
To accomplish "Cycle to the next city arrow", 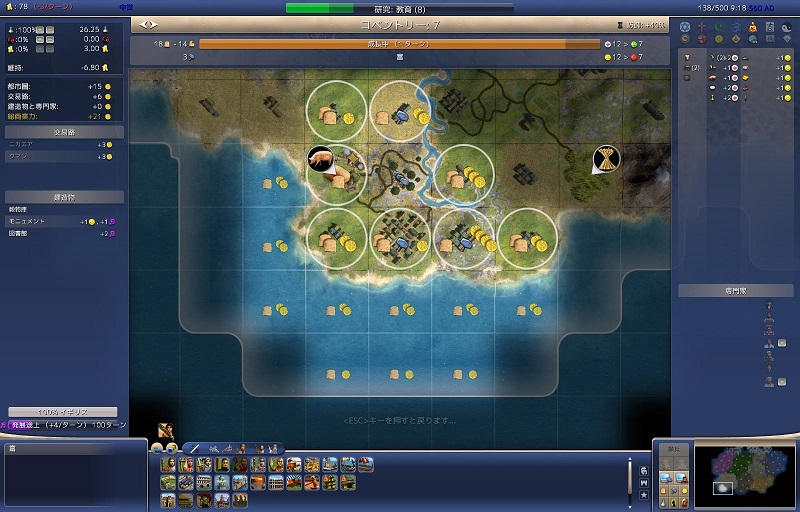I will pyautogui.click(x=154, y=23).
